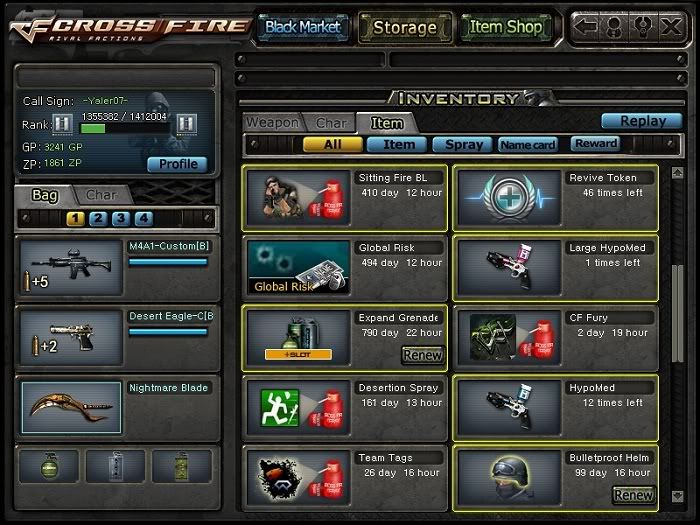Renew the Expand Grenade item
The width and height of the screenshot is (700, 525).
point(422,354)
